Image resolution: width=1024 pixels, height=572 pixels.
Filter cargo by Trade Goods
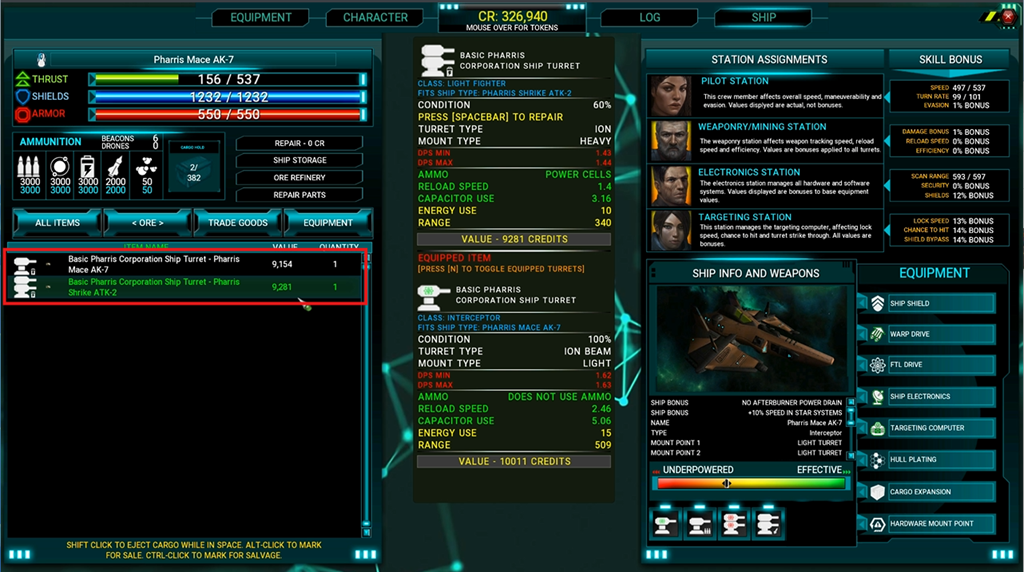[x=238, y=222]
